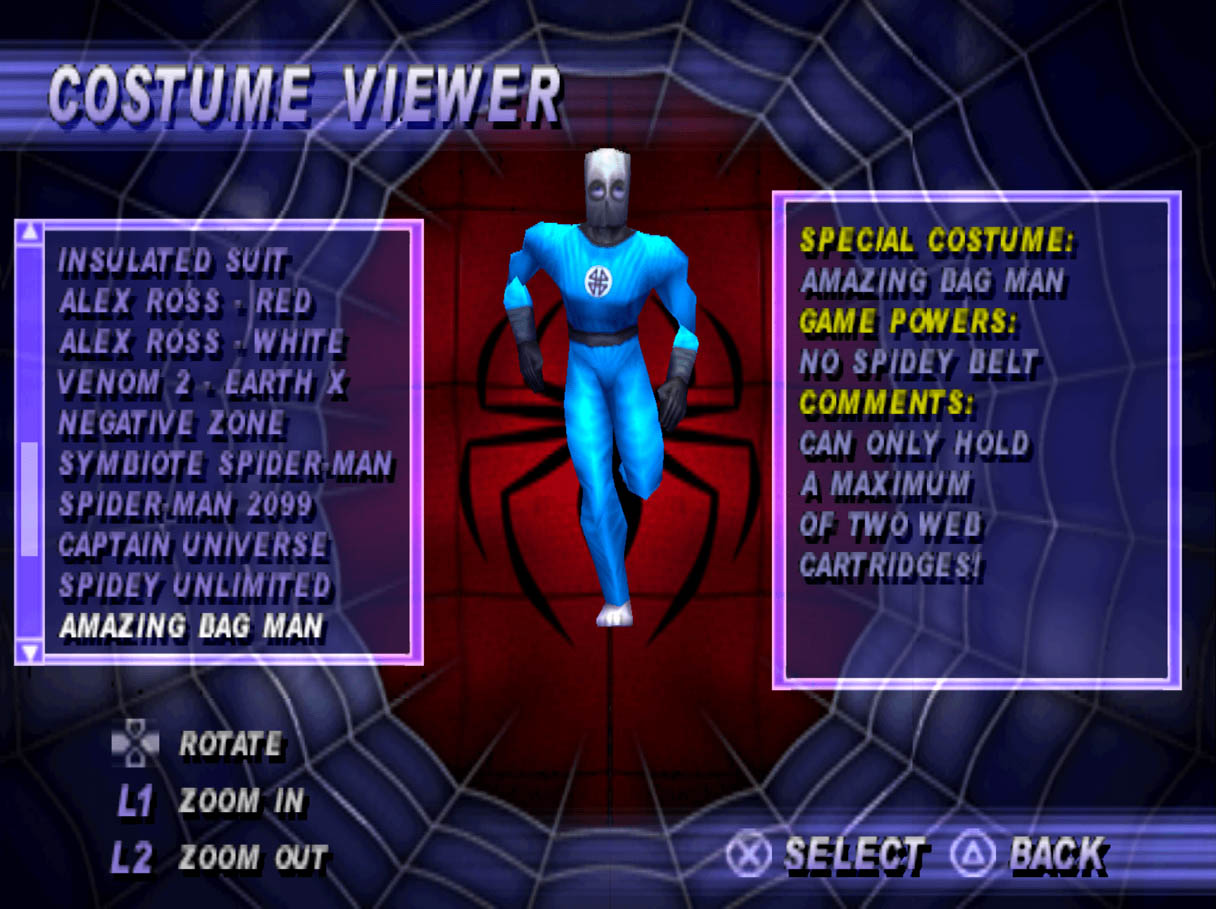1216x909 pixels.
Task: Highlight the Amazing Bag Man entry
Action: click(x=191, y=627)
